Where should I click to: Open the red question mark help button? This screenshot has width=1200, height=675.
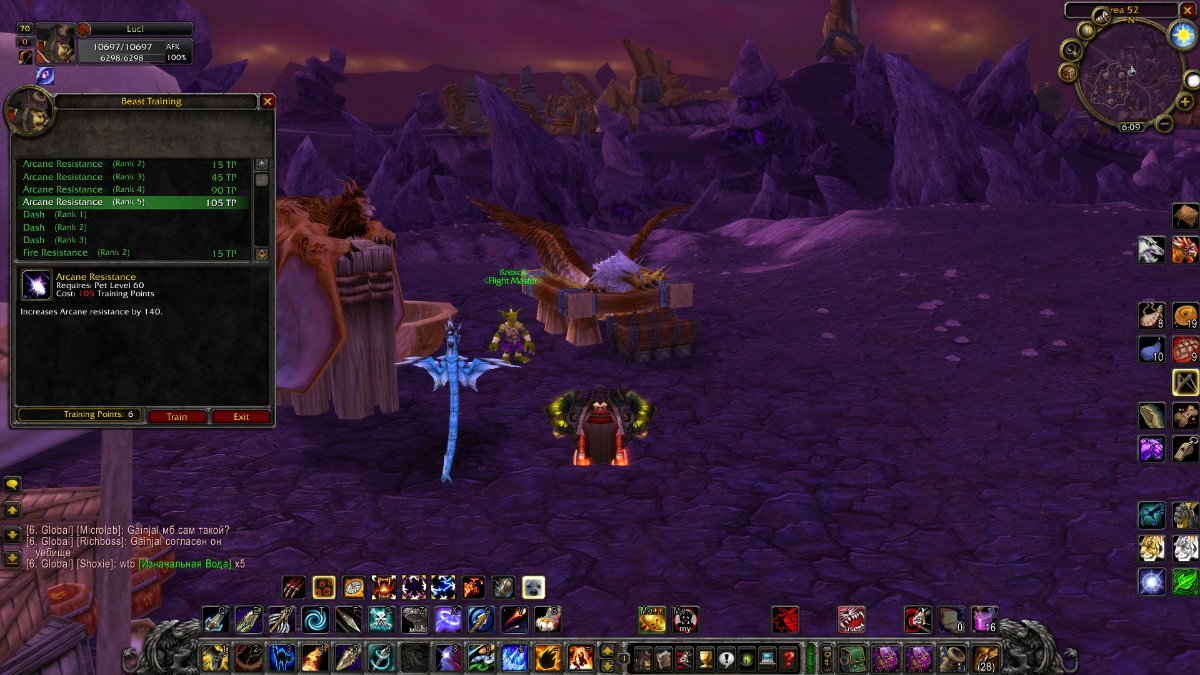789,659
